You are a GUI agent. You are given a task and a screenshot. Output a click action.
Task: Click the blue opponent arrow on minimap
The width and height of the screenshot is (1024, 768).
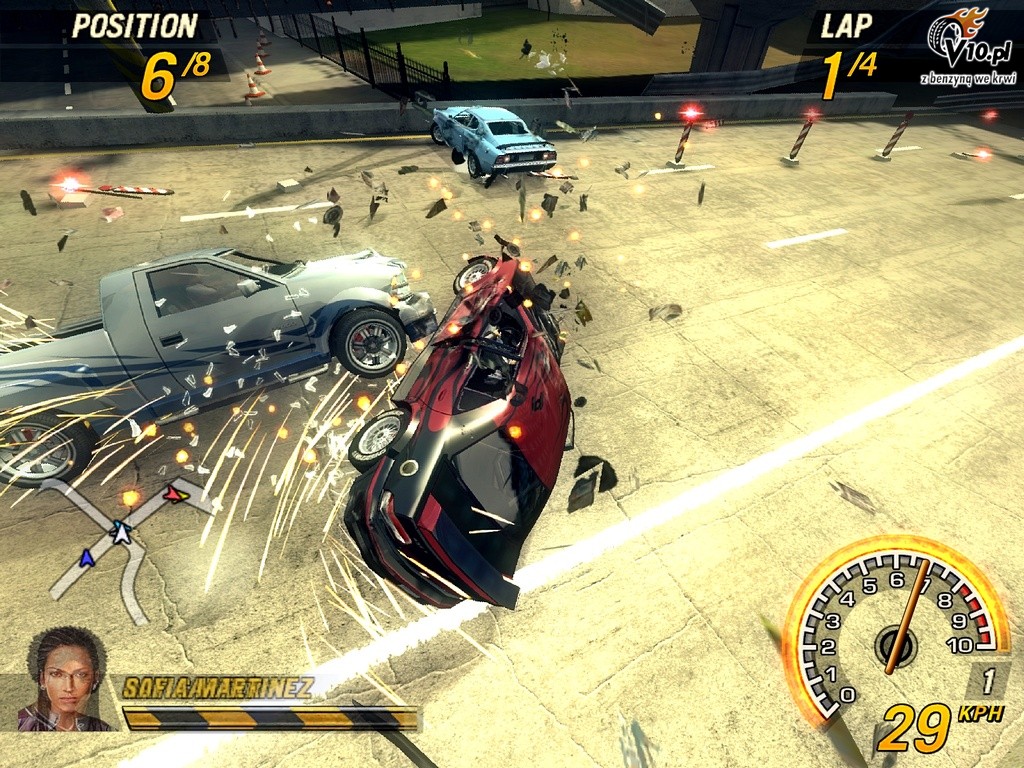tap(87, 558)
